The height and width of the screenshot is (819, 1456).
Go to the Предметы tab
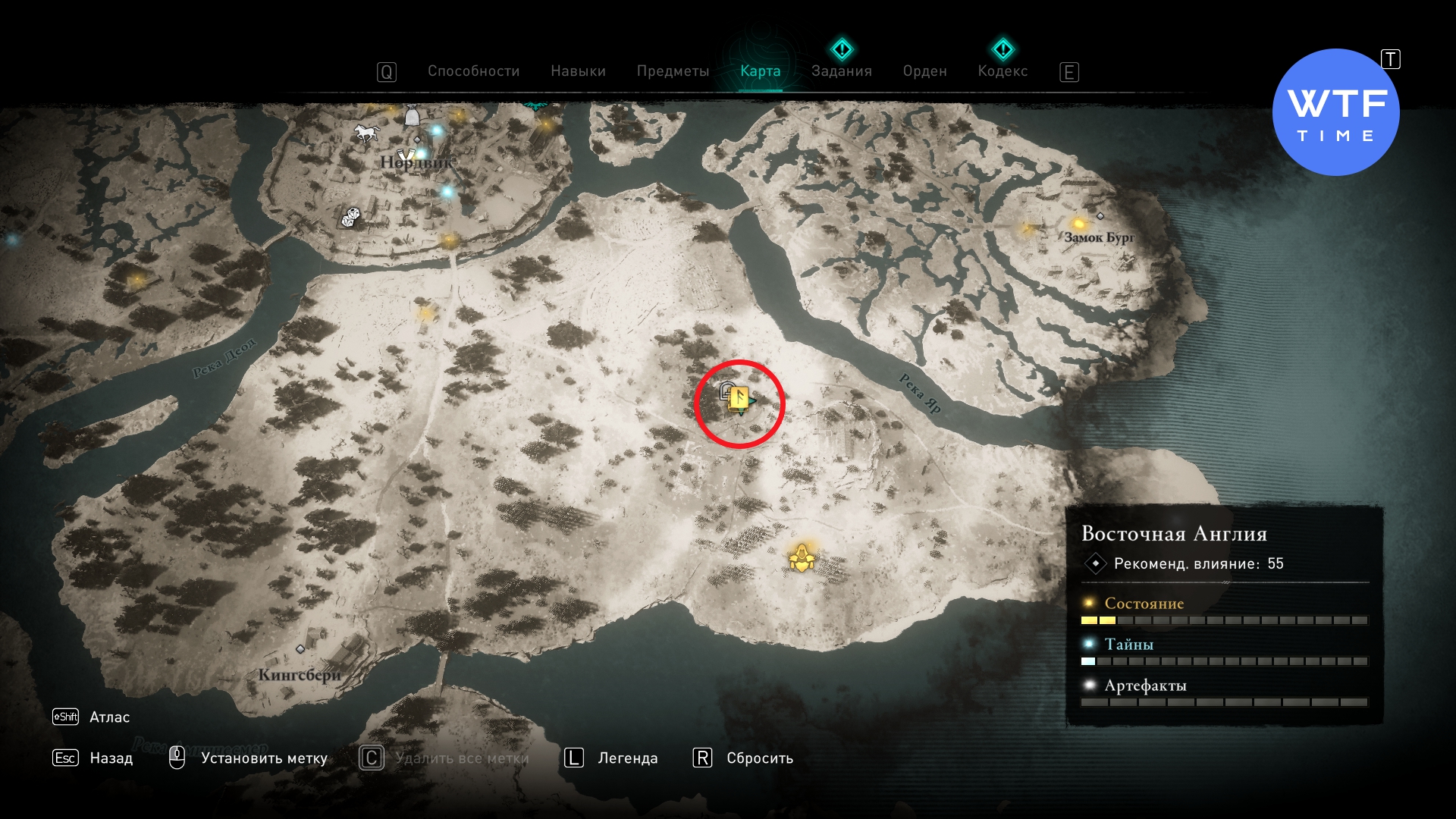click(673, 71)
